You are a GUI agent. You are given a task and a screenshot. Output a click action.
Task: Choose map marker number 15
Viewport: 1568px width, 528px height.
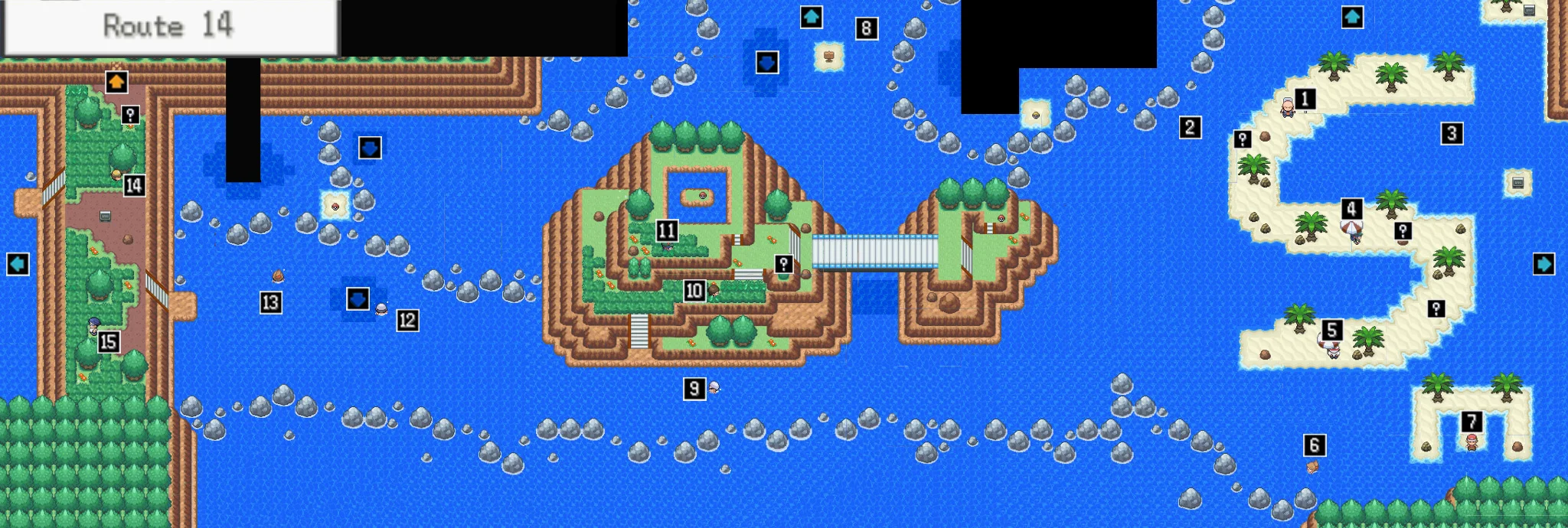tap(109, 342)
